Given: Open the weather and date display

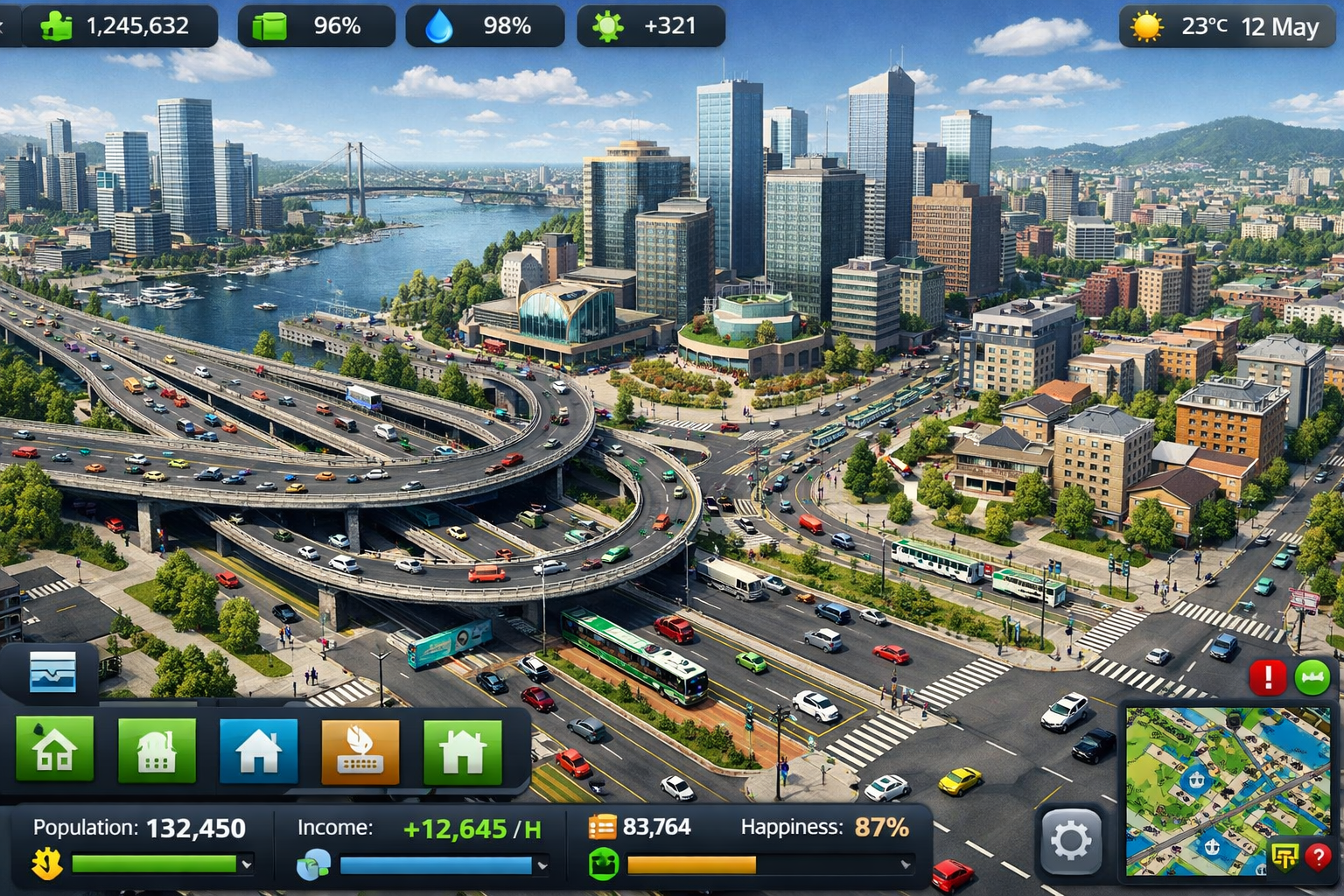Looking at the screenshot, I should tap(1225, 27).
